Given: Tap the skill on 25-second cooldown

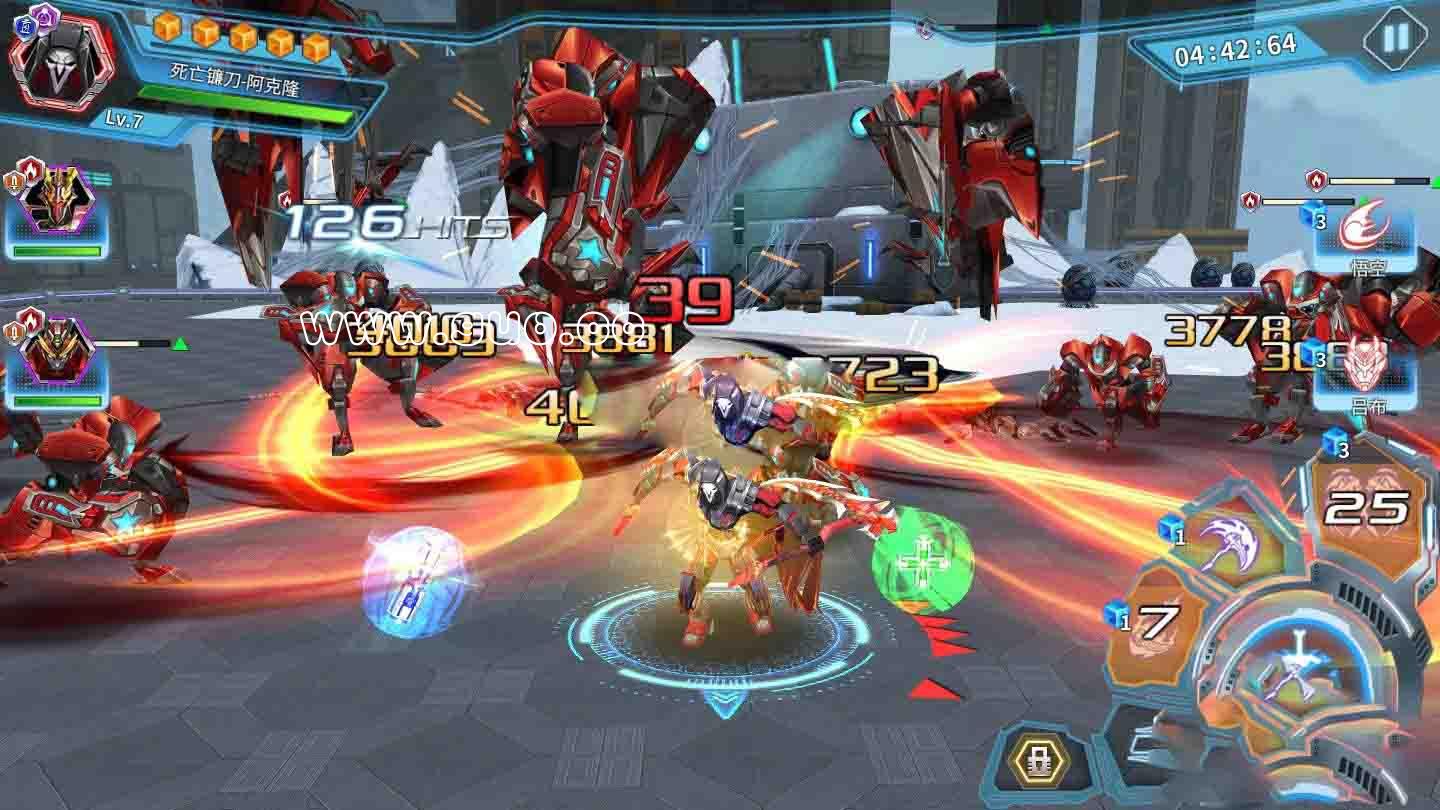Looking at the screenshot, I should (x=1365, y=508).
